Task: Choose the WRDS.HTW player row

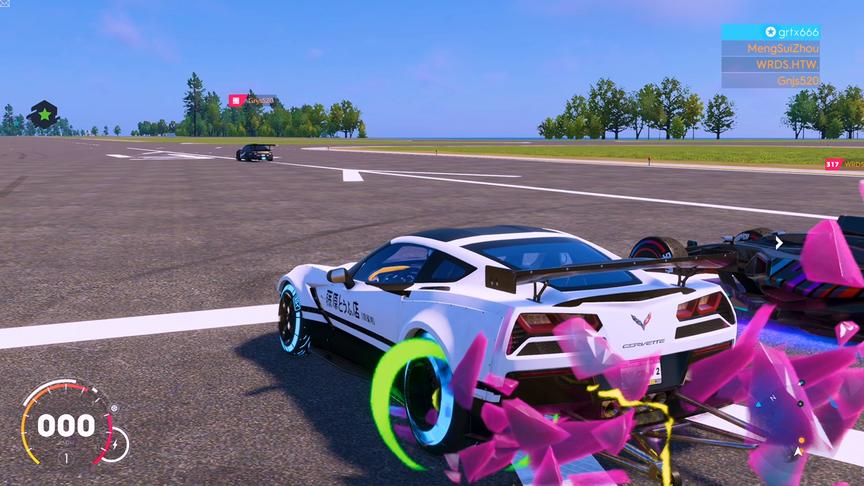Action: [x=771, y=64]
